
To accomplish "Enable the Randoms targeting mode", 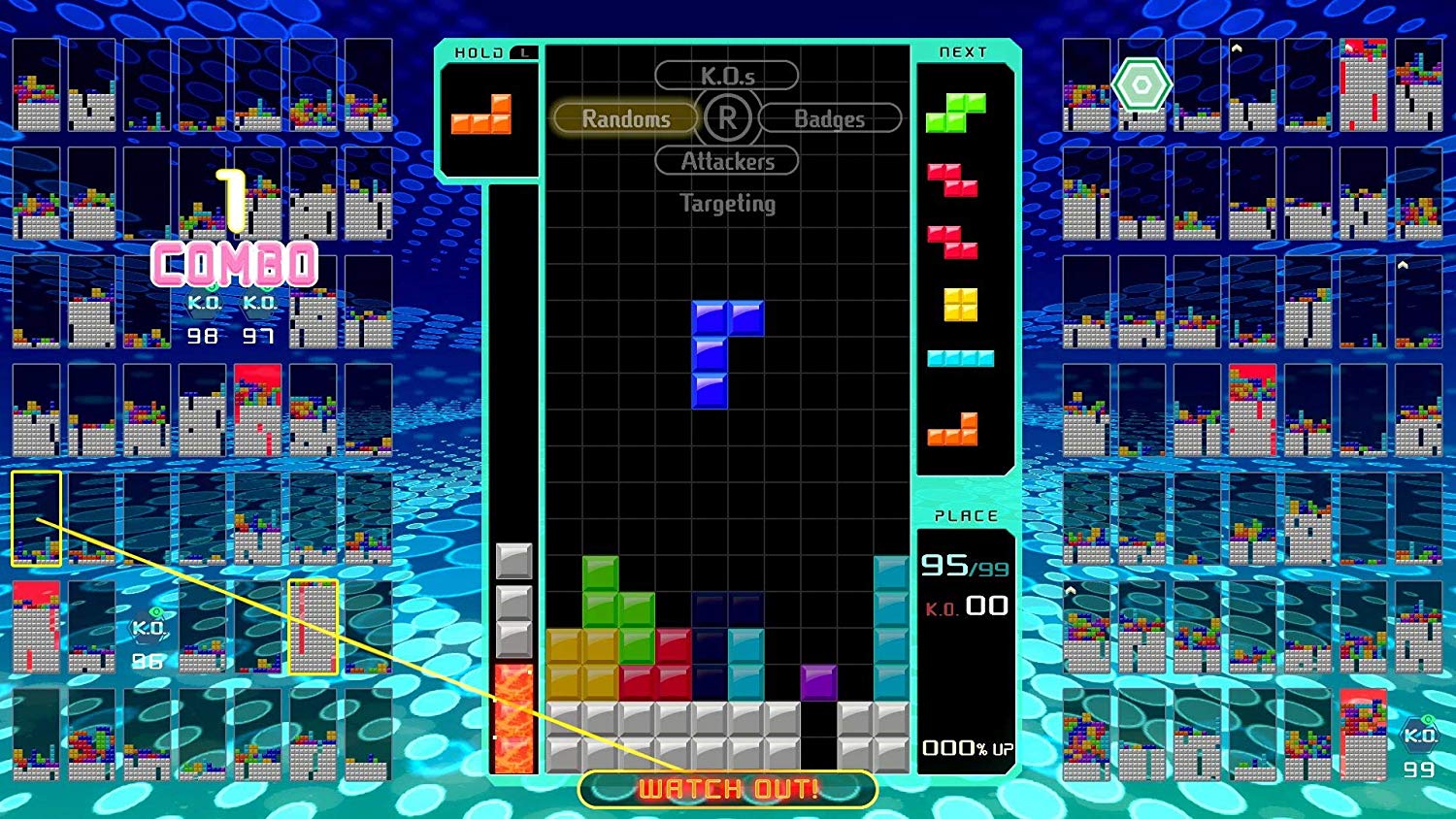I will [x=625, y=118].
